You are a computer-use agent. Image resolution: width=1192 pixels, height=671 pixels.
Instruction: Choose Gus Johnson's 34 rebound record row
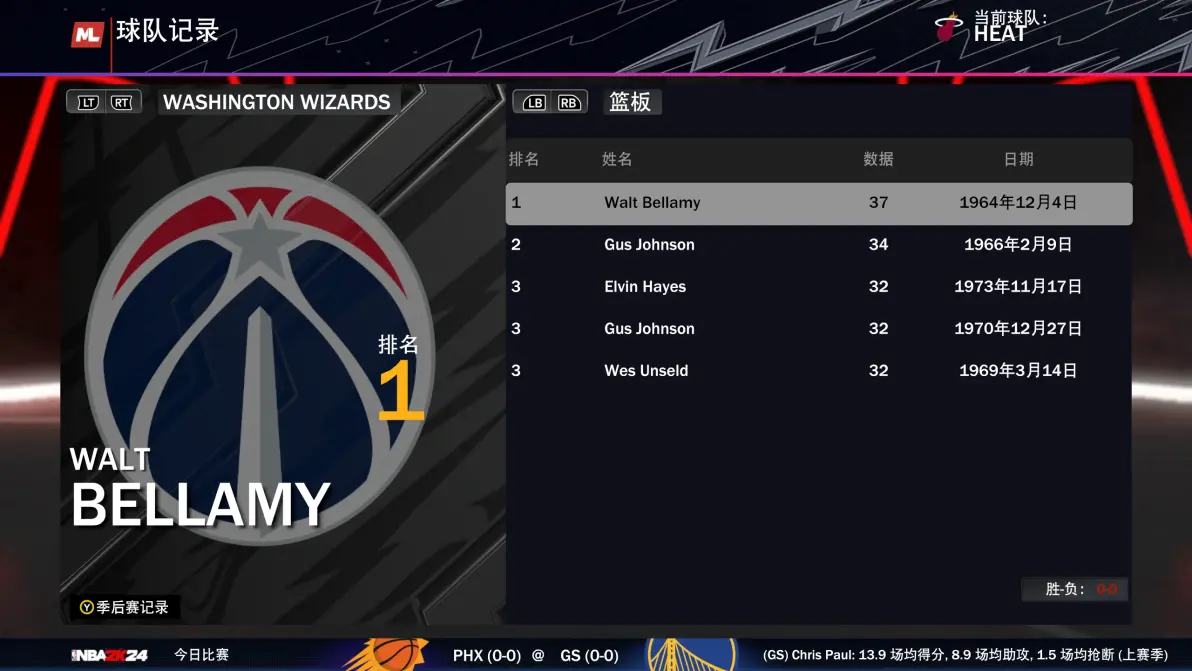point(818,245)
